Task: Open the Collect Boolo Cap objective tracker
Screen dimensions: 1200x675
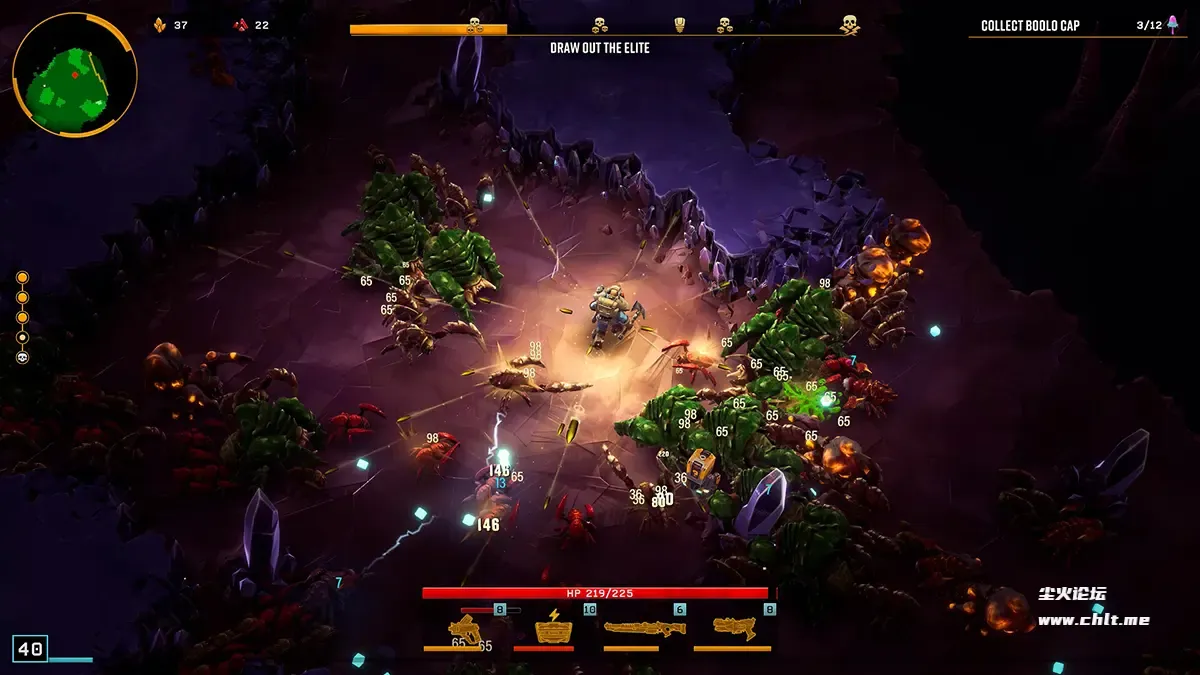Action: click(x=1030, y=26)
